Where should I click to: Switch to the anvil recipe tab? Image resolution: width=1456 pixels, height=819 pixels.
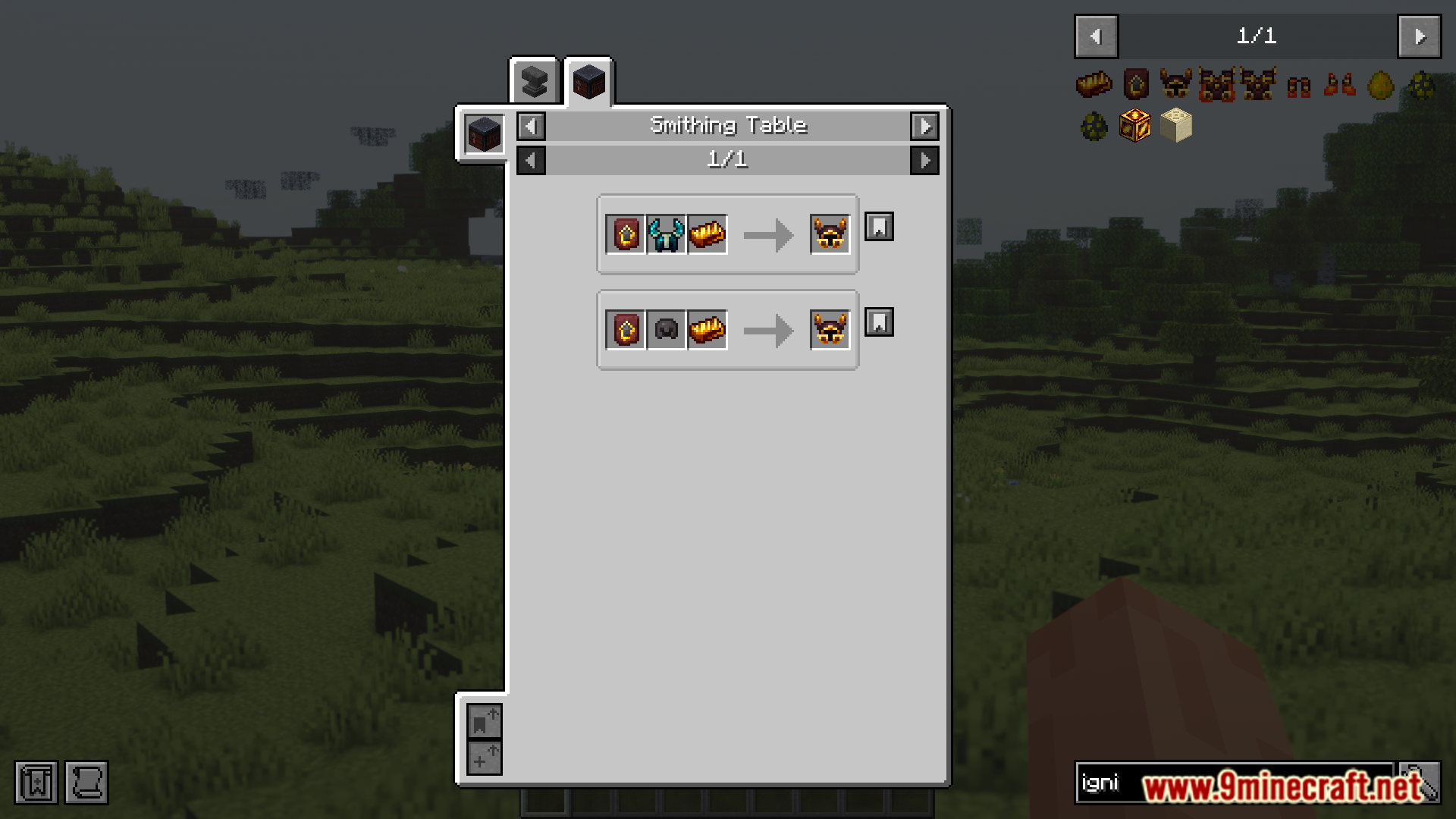coord(534,82)
